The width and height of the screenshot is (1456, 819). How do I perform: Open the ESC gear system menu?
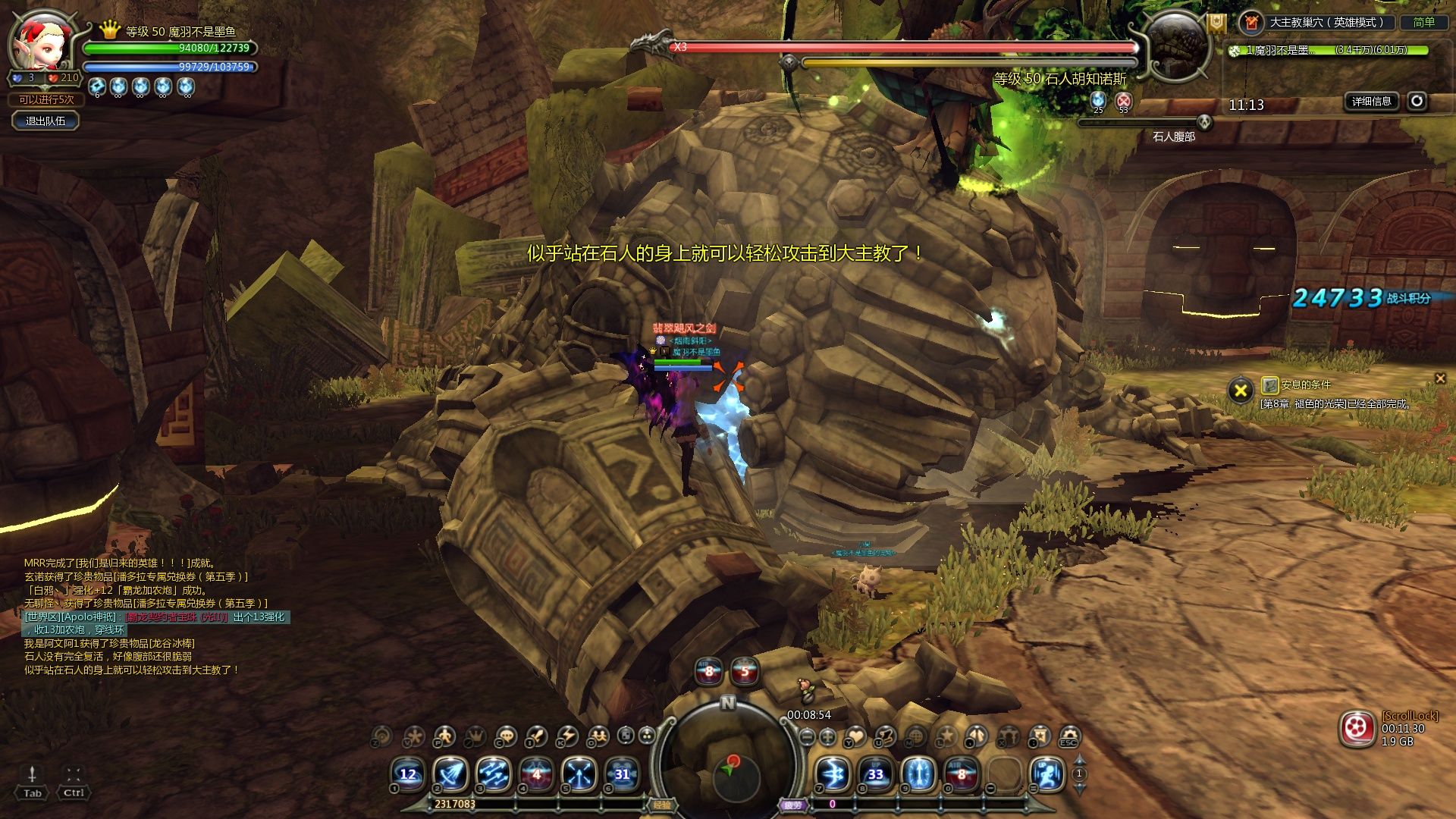click(x=1069, y=736)
